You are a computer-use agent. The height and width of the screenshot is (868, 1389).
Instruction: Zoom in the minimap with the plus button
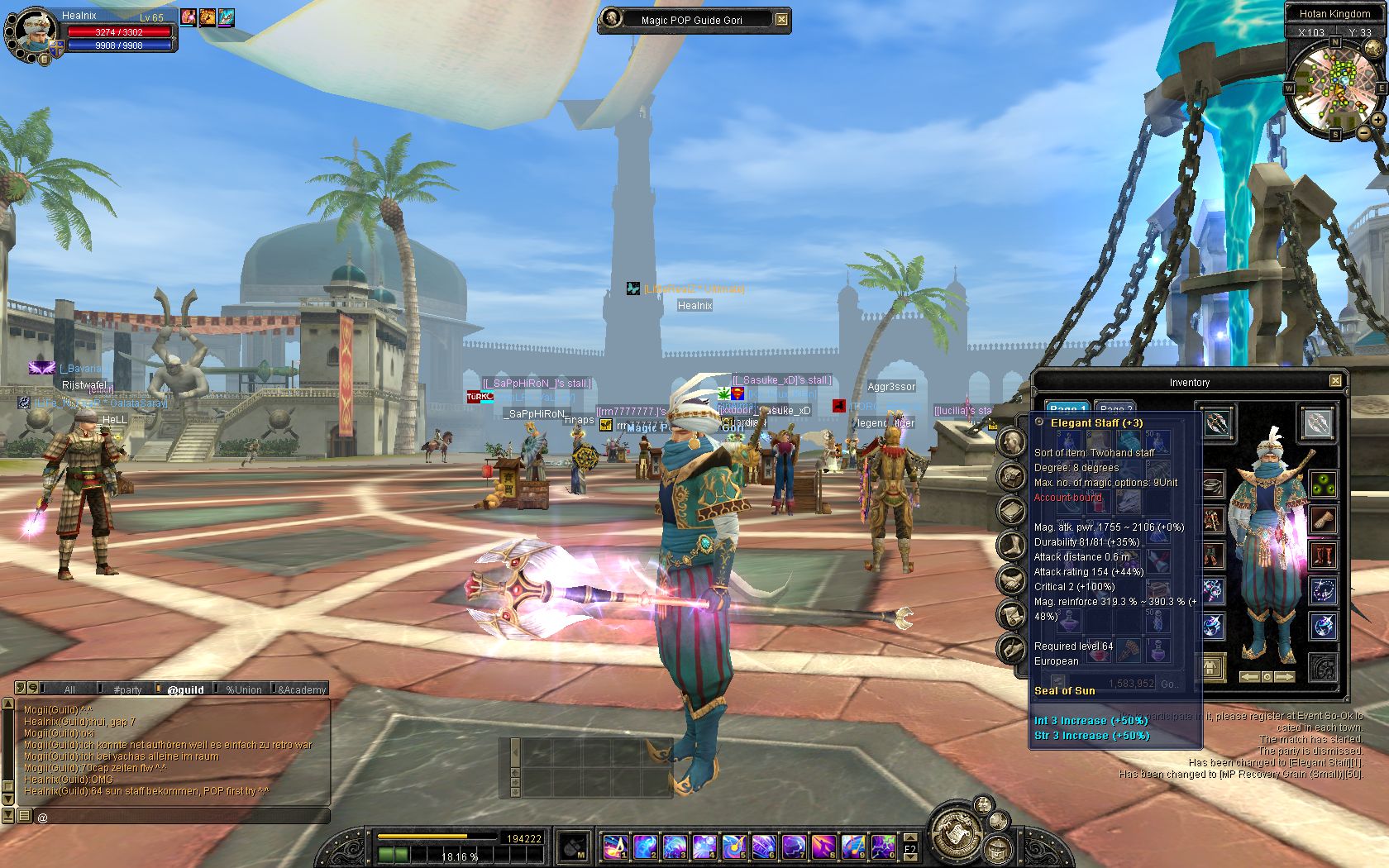1377,121
